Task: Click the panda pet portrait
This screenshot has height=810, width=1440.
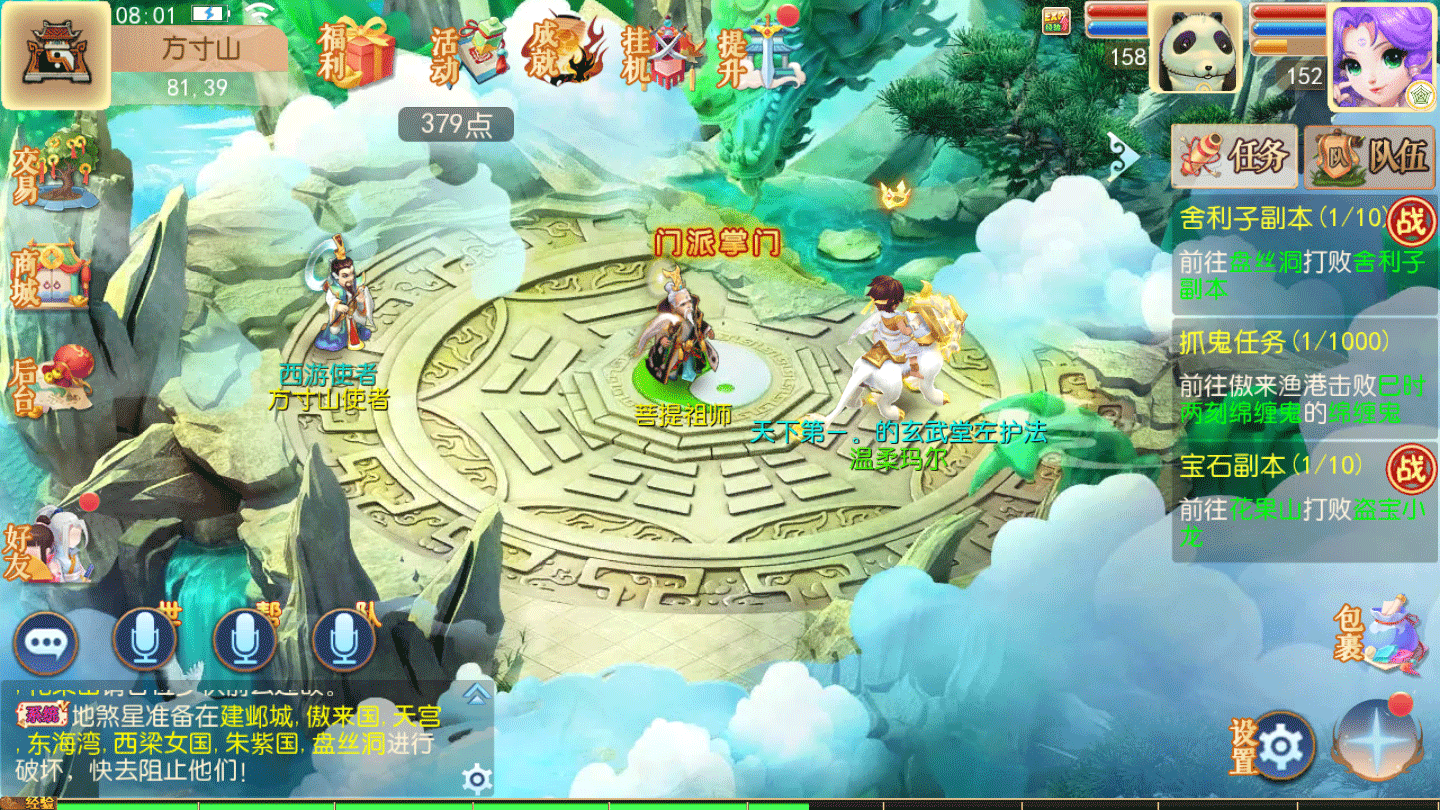Action: (1194, 46)
